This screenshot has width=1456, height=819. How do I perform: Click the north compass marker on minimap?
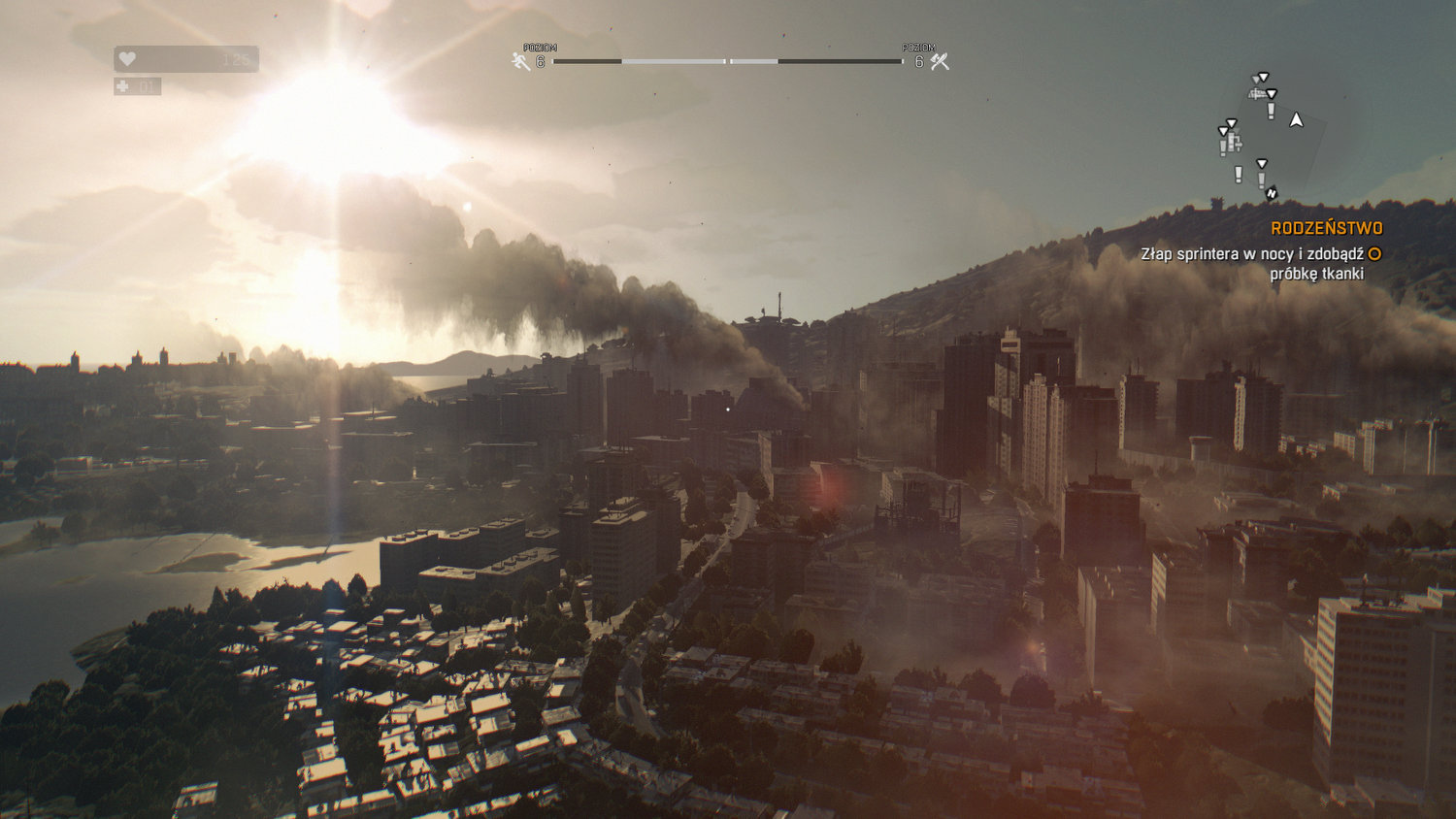(1272, 193)
